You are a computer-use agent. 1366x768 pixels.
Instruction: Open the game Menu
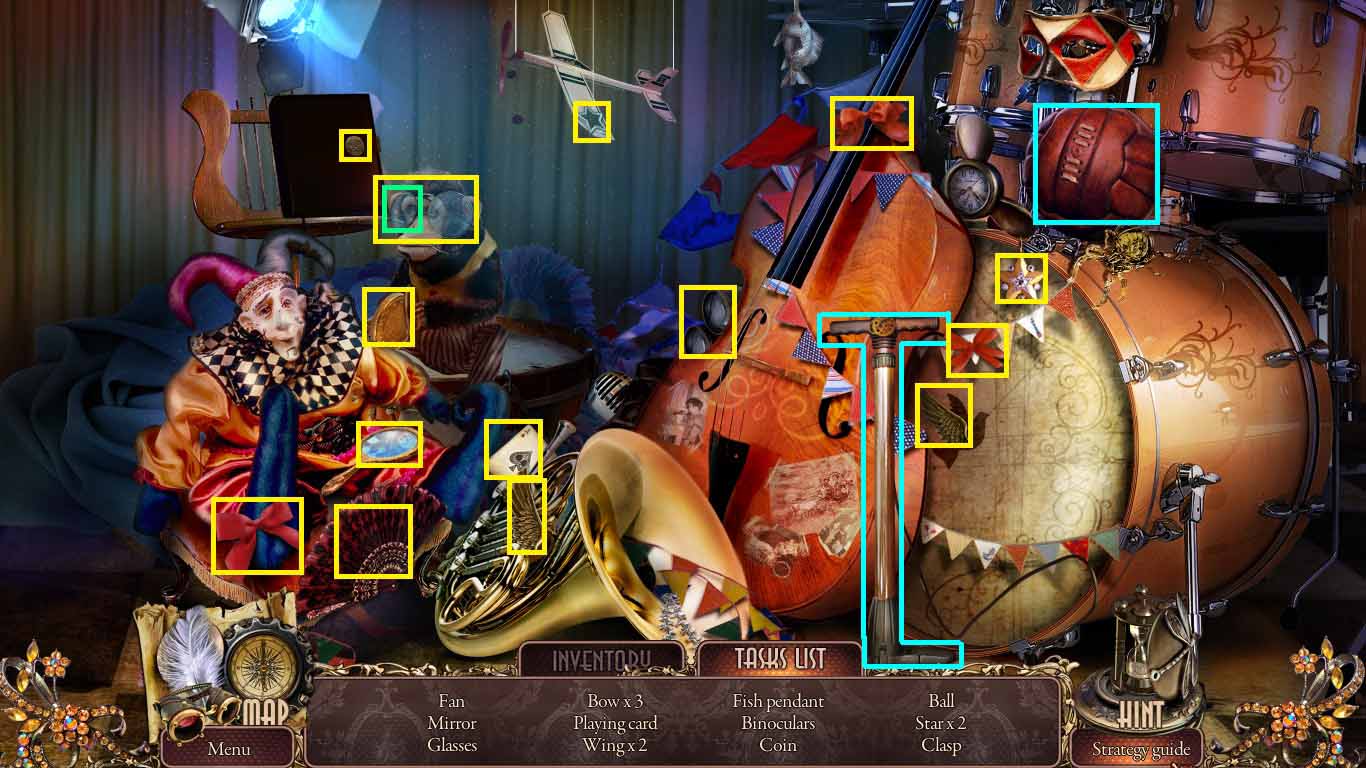(x=227, y=748)
